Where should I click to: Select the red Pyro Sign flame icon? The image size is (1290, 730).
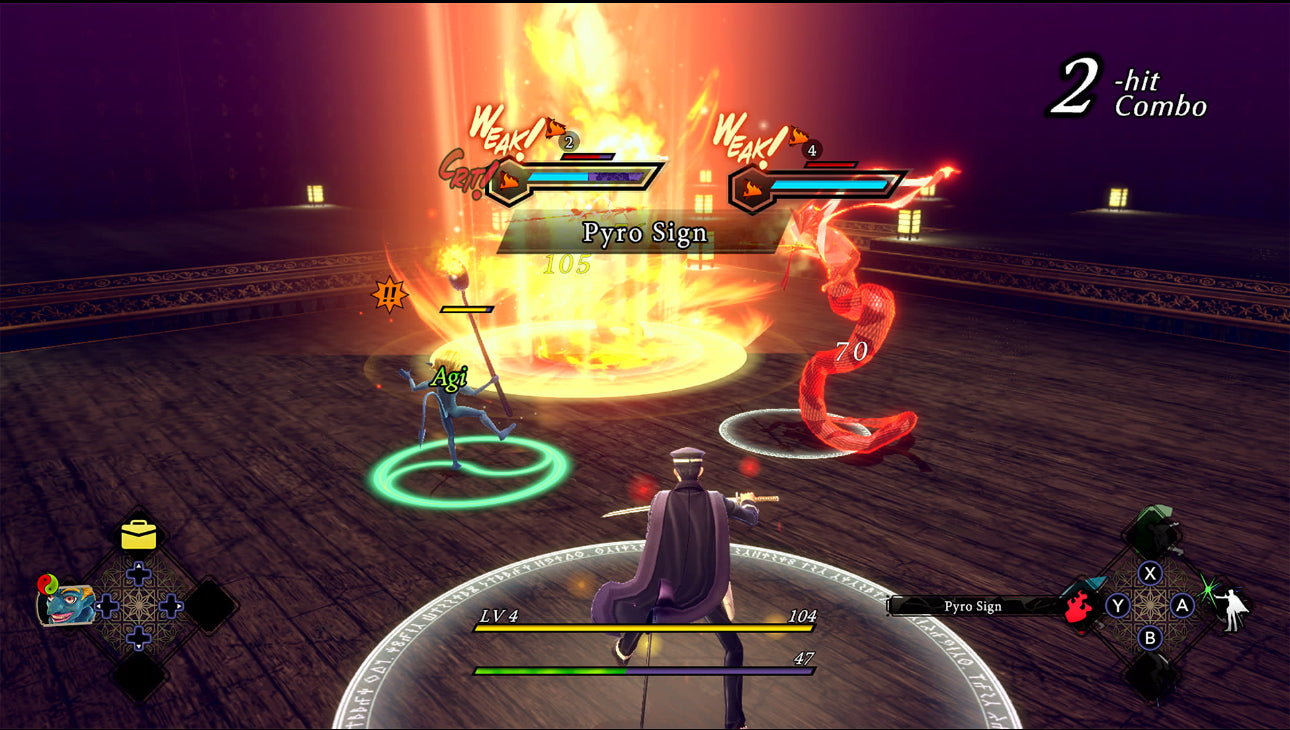[1078, 606]
